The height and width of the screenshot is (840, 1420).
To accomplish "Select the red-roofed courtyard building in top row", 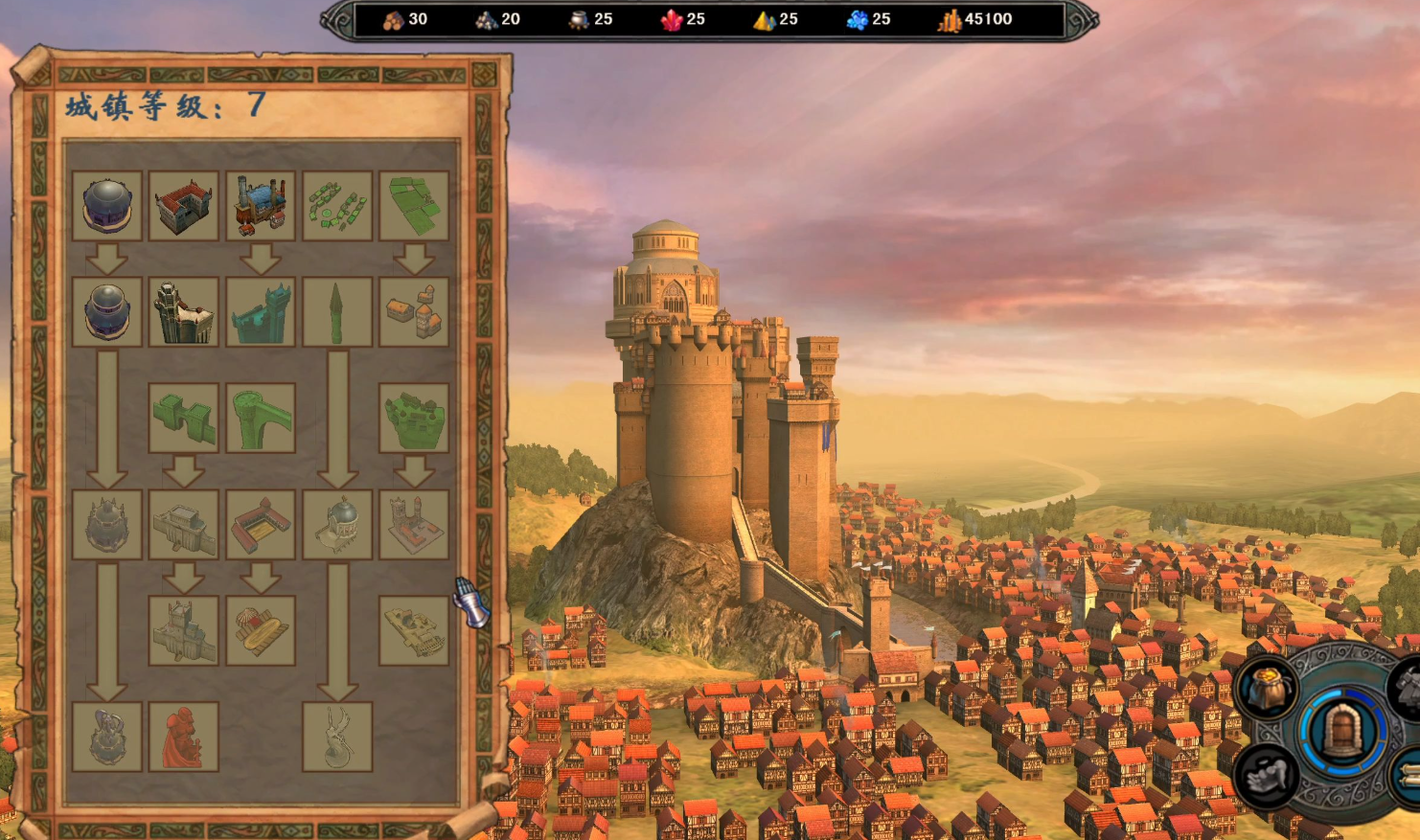I will (x=184, y=206).
